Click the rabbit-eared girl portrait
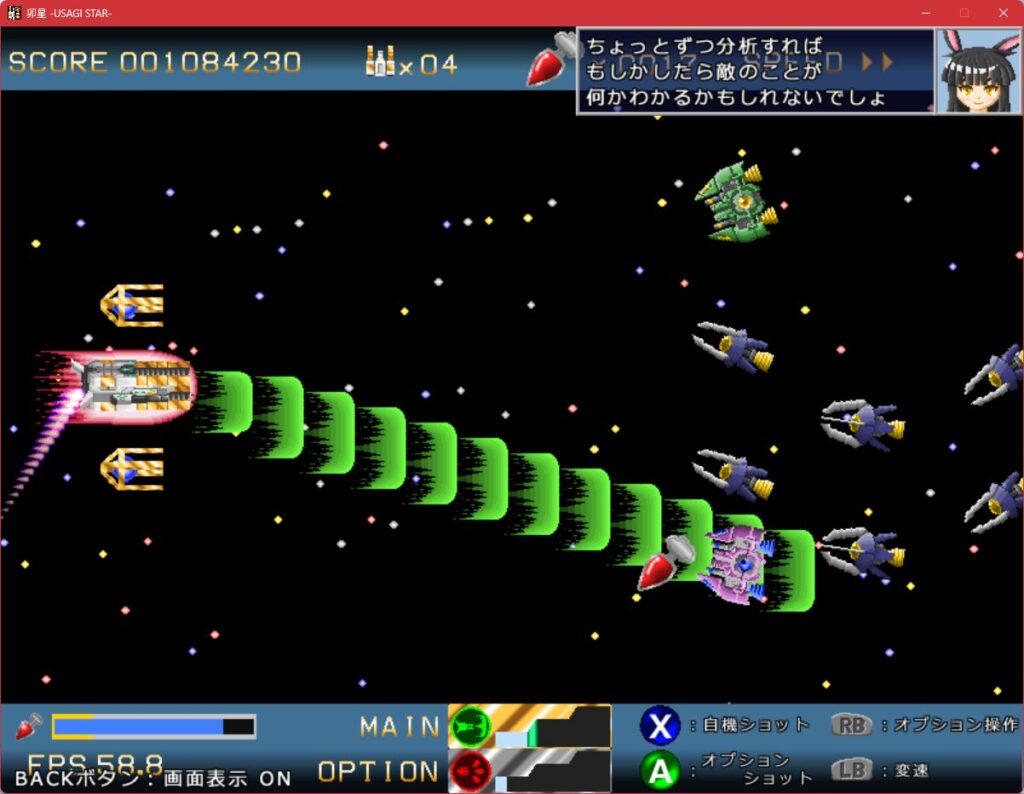 (x=979, y=70)
